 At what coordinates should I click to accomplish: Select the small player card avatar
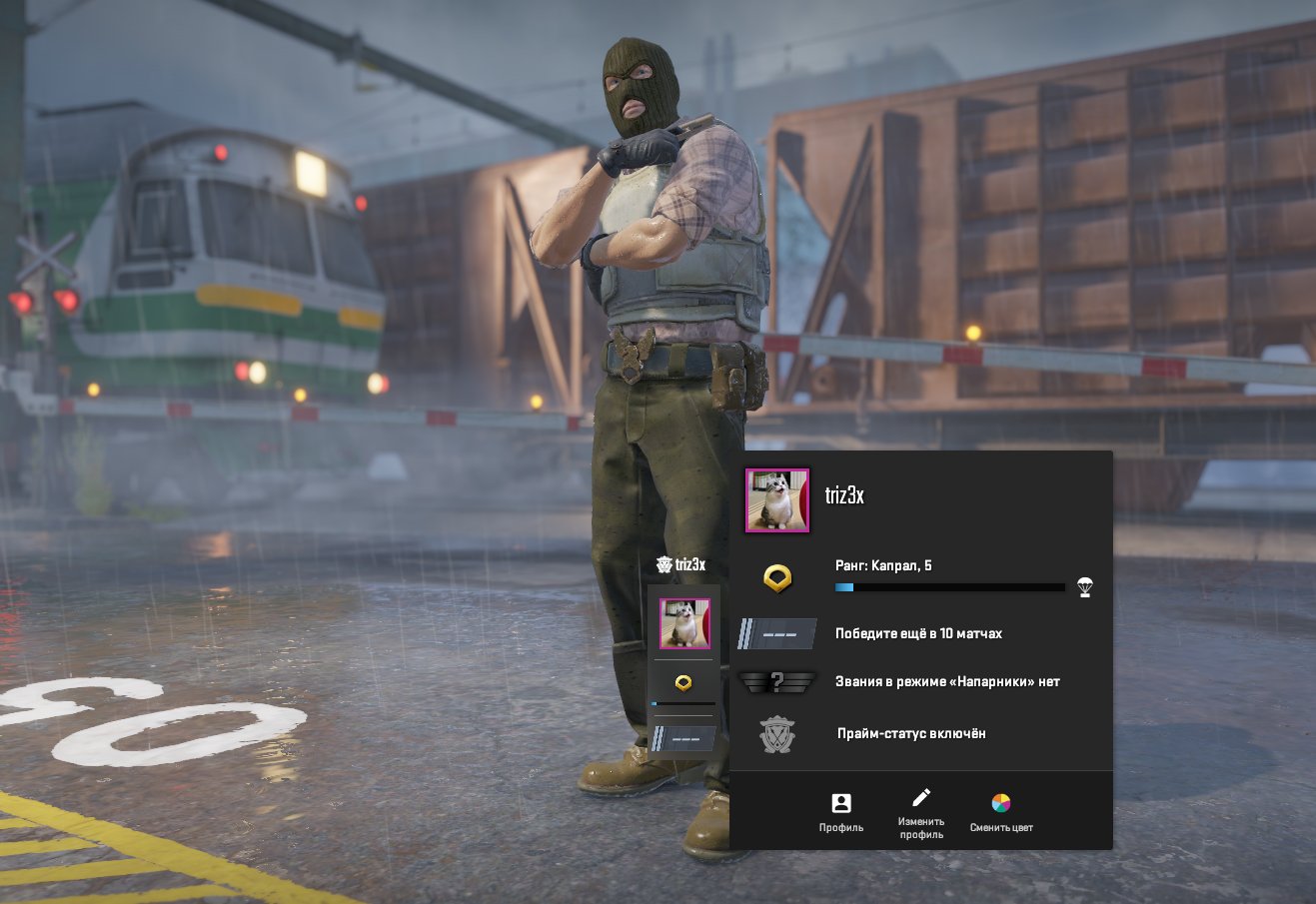(x=684, y=624)
